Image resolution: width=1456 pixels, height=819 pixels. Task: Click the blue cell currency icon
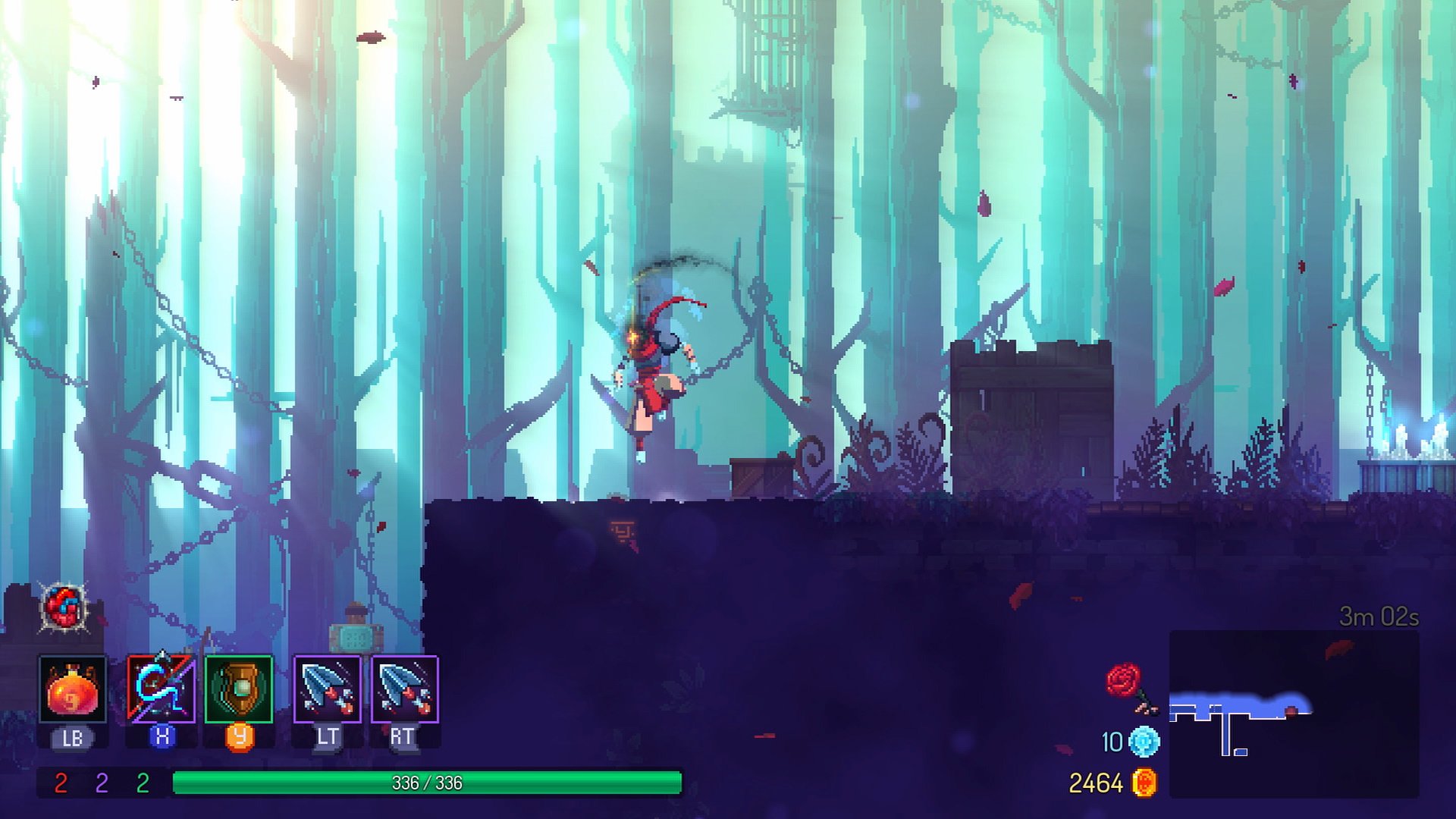pyautogui.click(x=1144, y=742)
